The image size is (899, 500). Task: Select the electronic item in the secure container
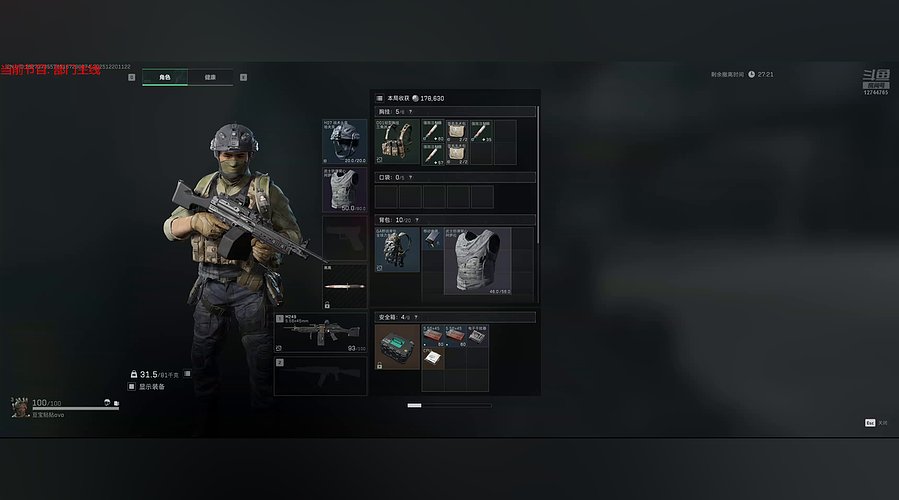(x=478, y=336)
